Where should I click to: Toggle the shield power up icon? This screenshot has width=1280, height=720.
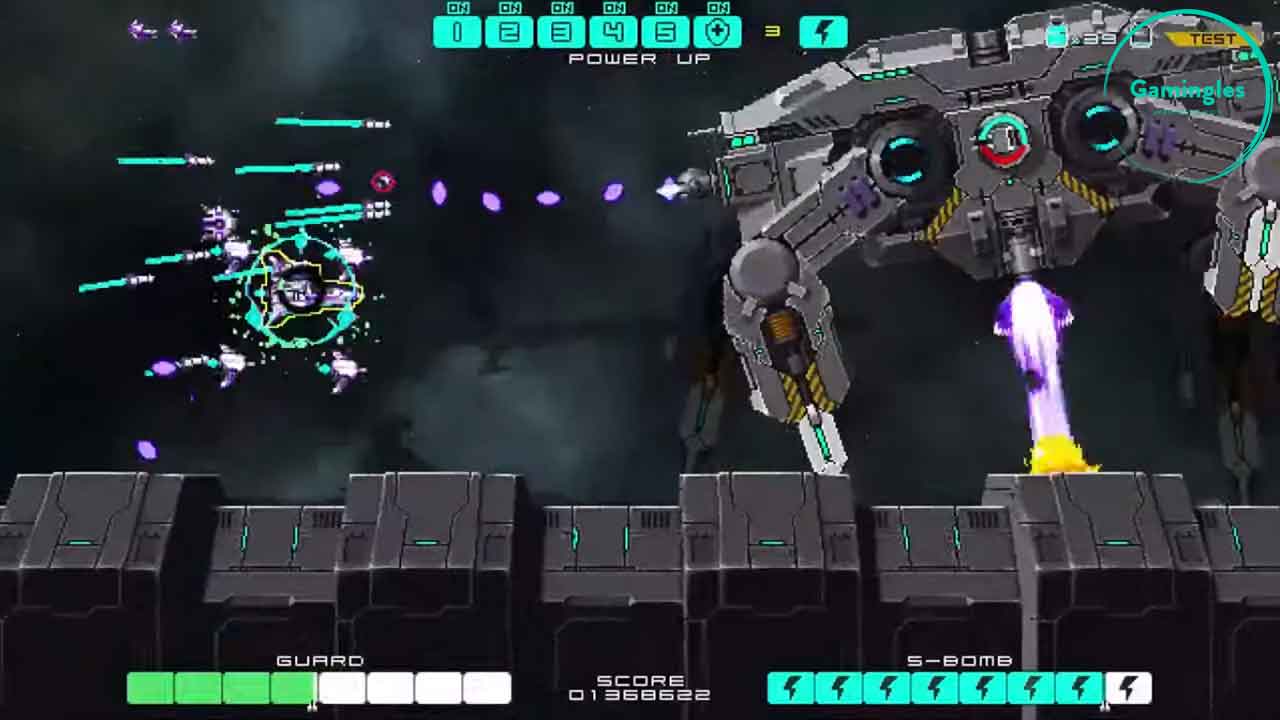pos(717,32)
